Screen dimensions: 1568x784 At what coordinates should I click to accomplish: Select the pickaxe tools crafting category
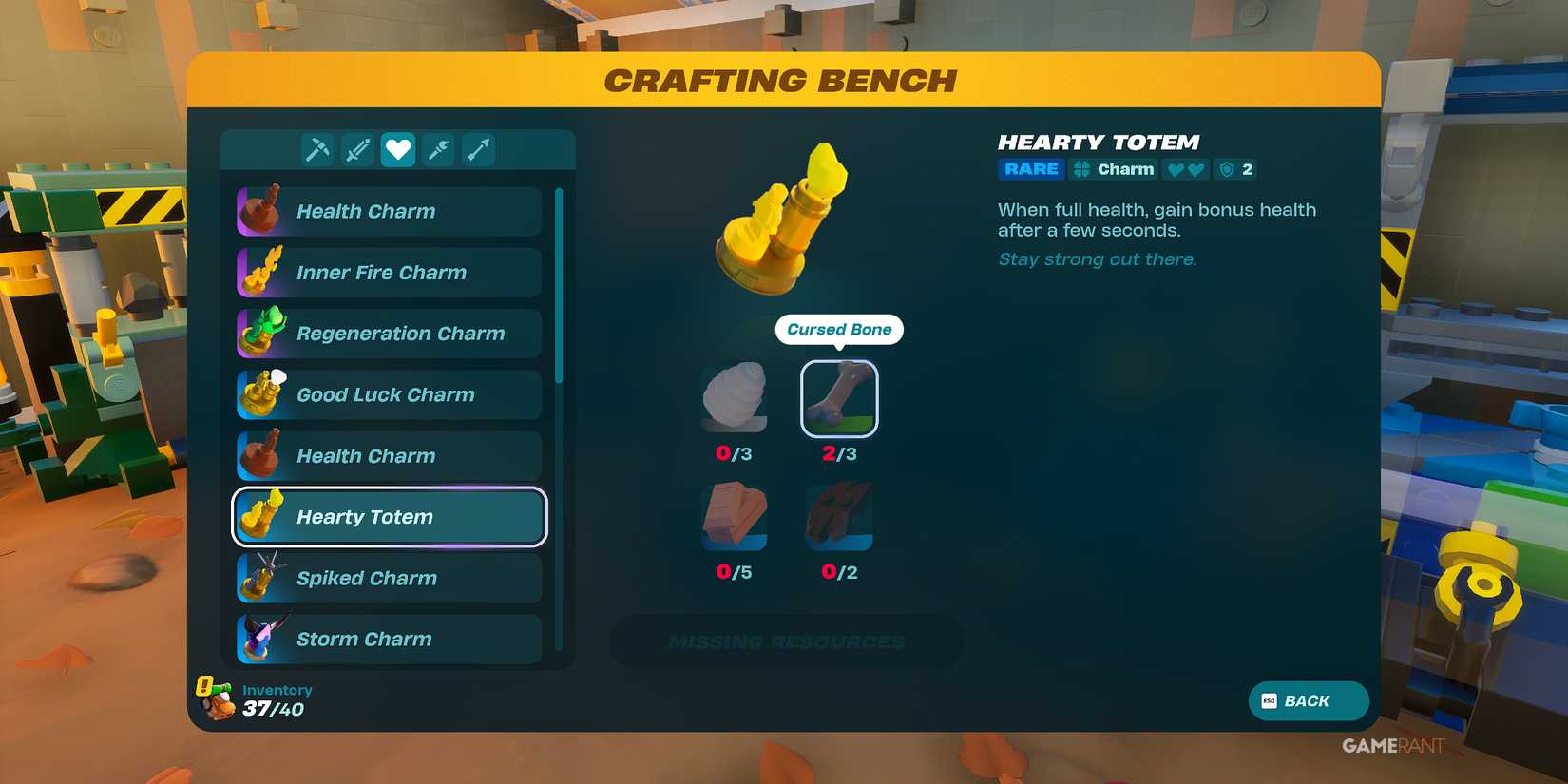point(316,149)
